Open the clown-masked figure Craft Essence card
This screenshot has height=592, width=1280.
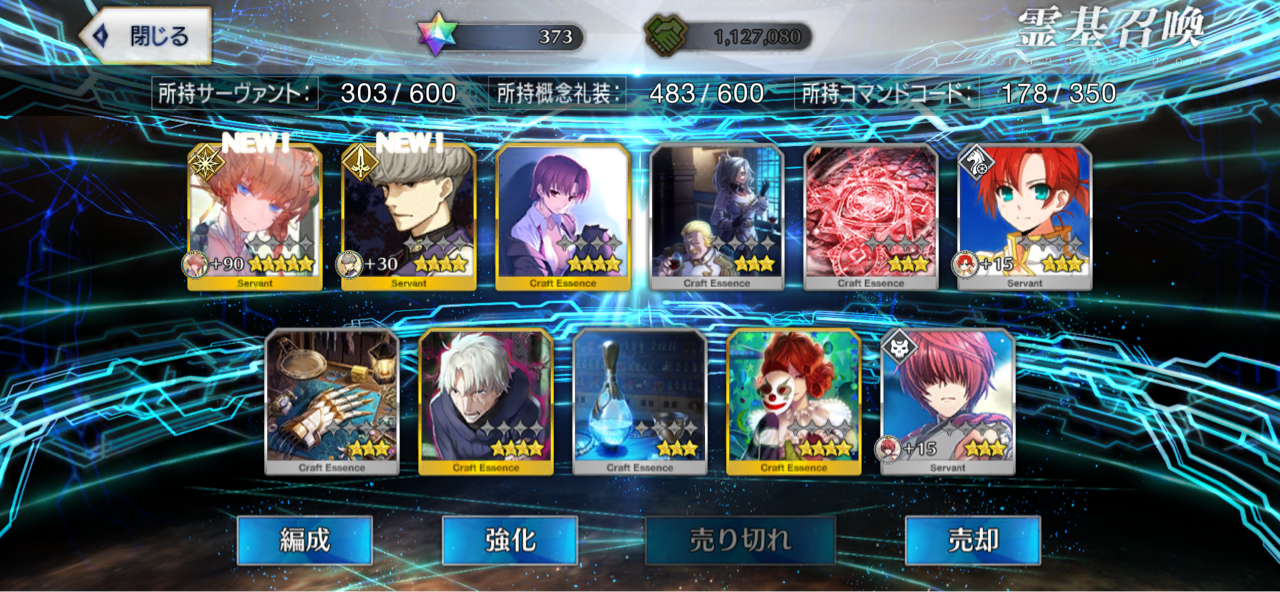point(794,401)
